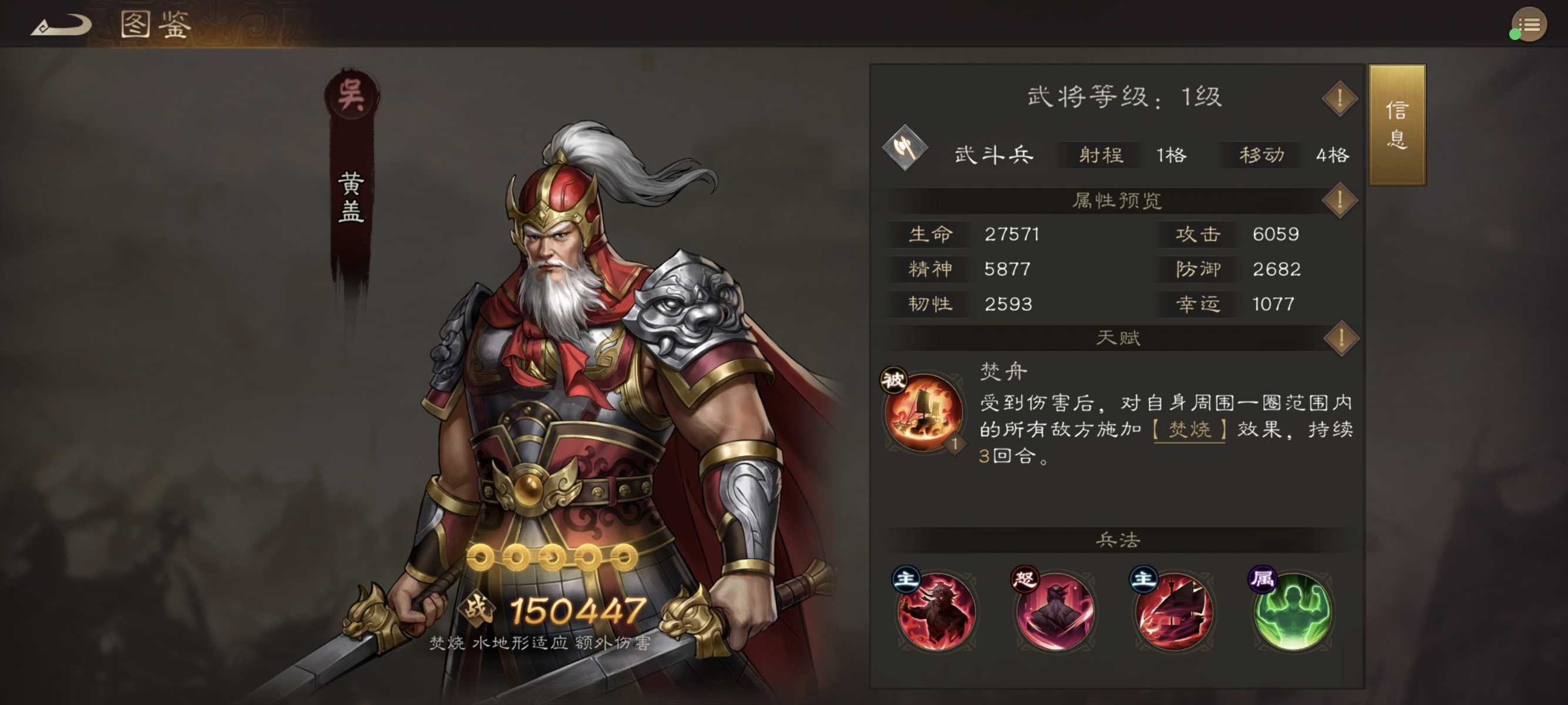Click the 图鉴 title header
This screenshot has height=705, width=1568.
(x=154, y=23)
